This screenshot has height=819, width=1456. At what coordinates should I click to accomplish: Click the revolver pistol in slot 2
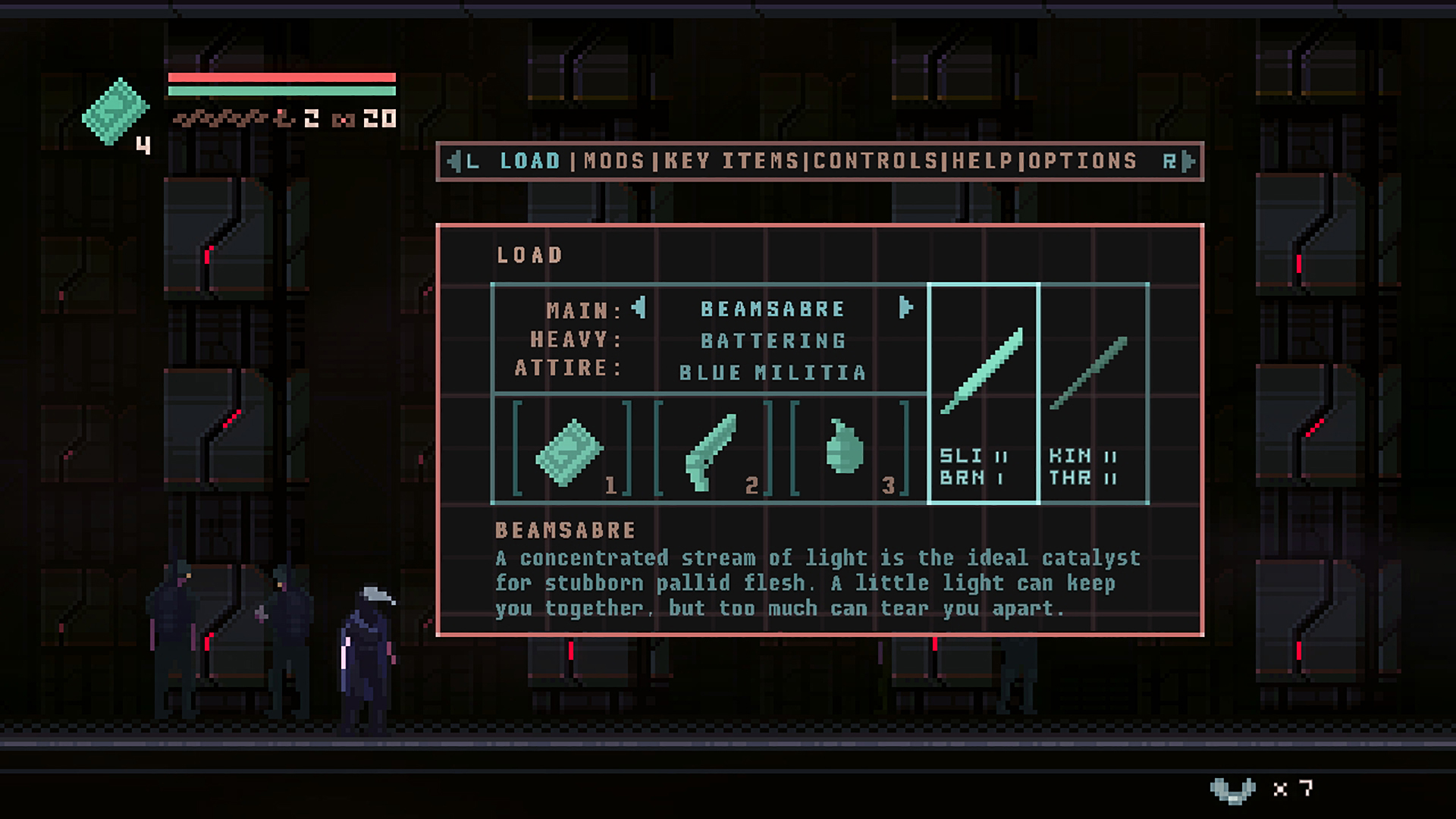pos(709,451)
